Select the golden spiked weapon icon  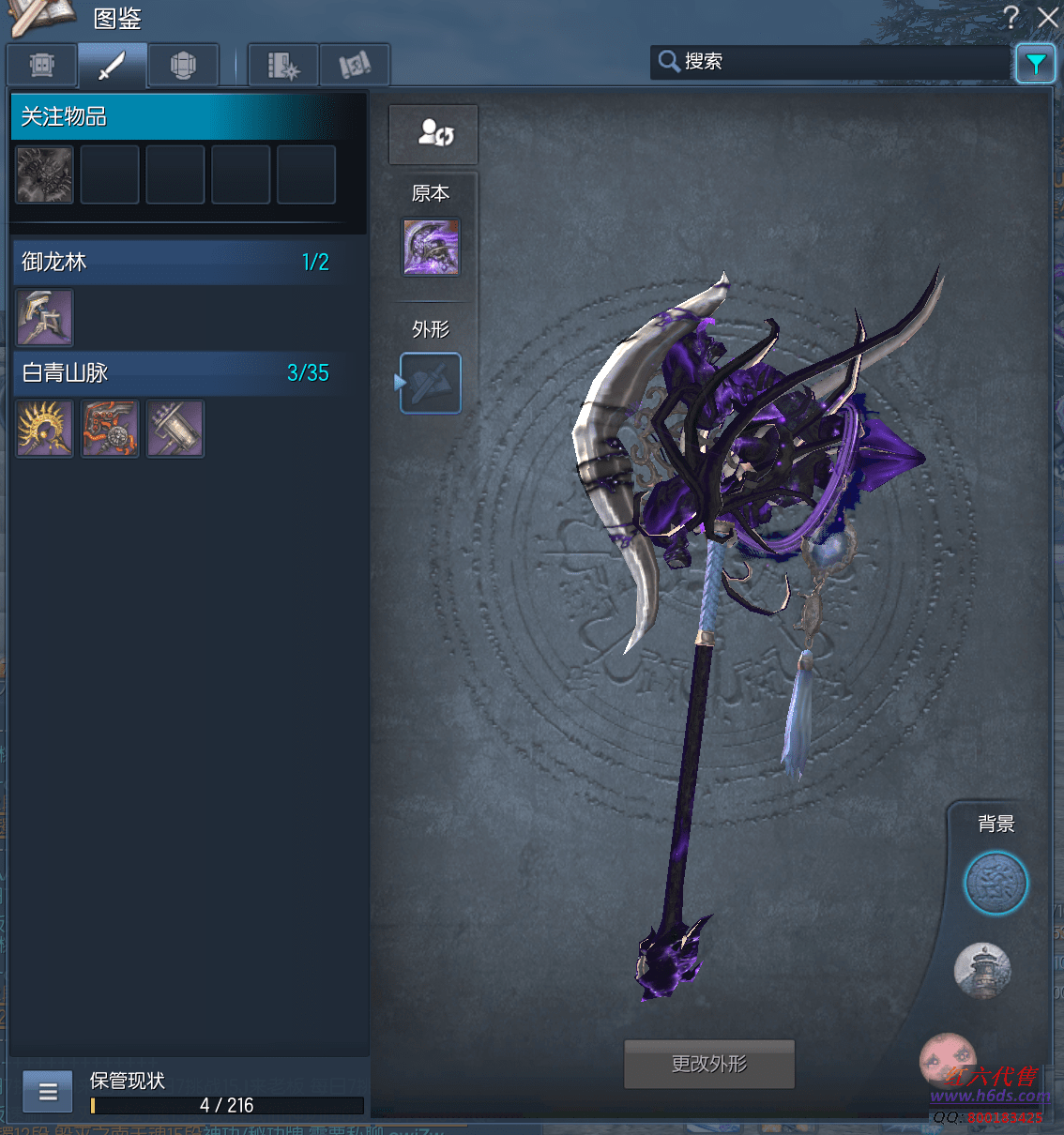coord(44,429)
